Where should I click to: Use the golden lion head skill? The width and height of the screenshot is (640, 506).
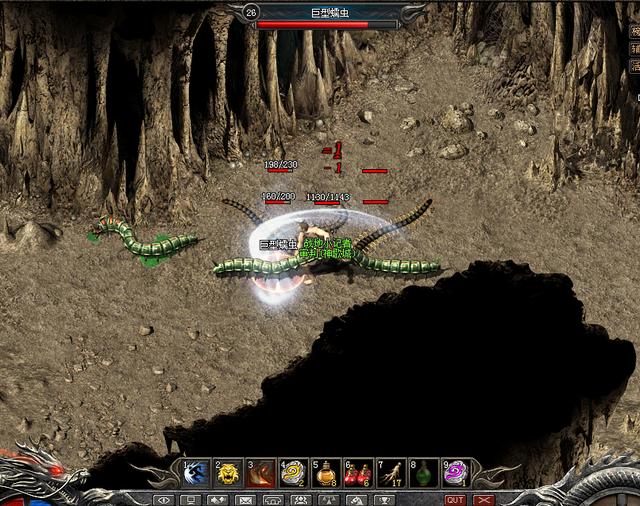[x=229, y=473]
